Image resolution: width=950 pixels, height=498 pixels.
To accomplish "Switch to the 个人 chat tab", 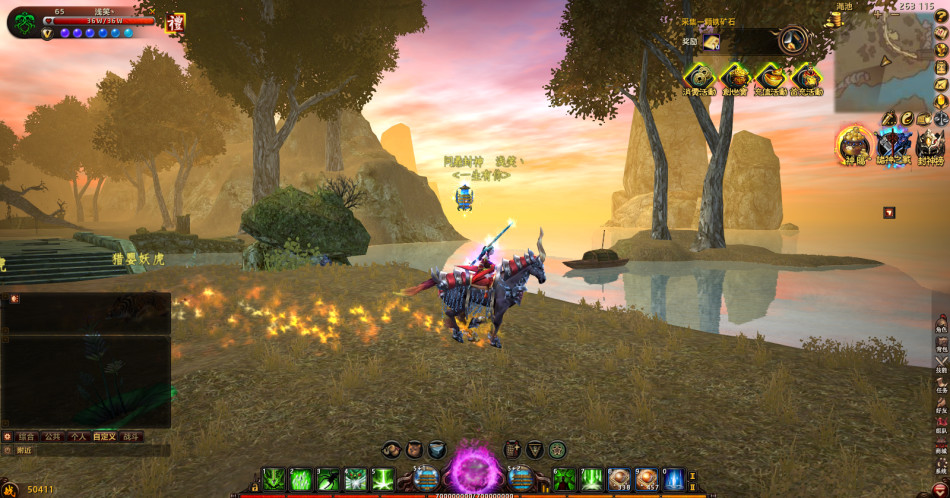I will pyautogui.click(x=79, y=437).
